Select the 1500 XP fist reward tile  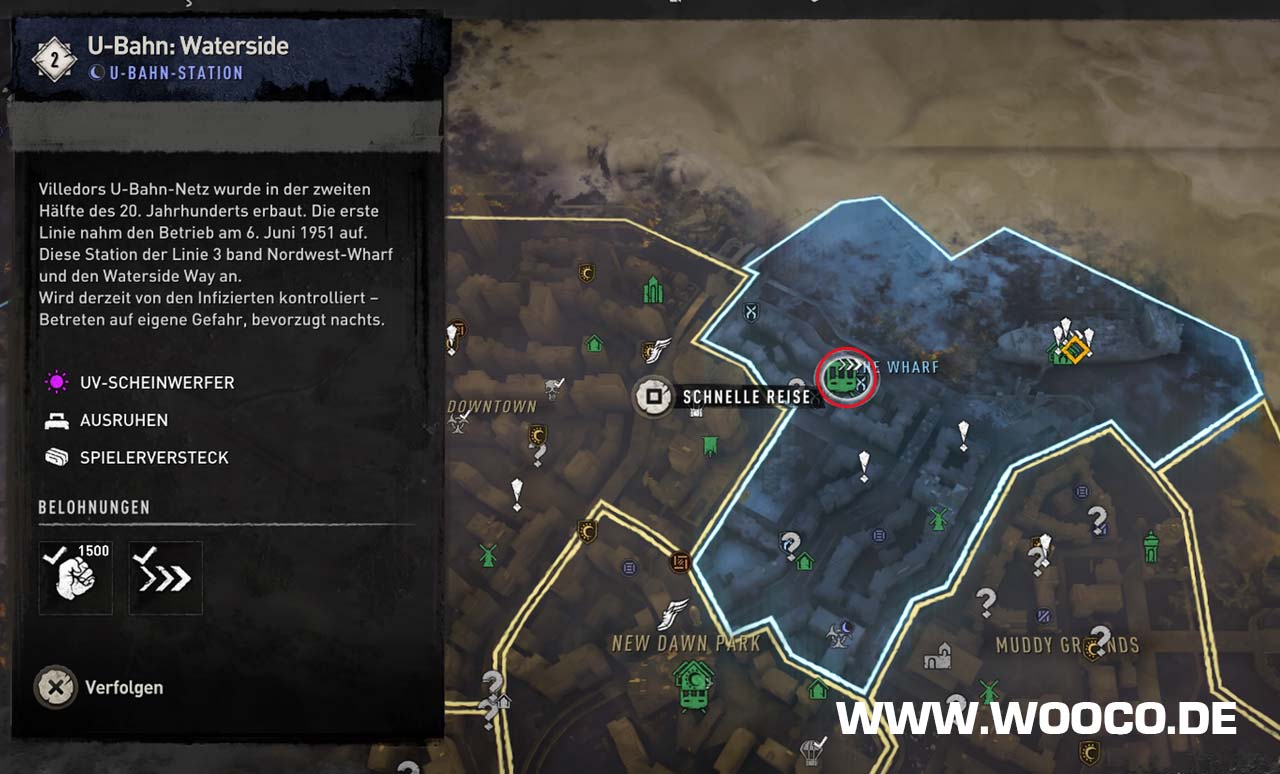(76, 578)
